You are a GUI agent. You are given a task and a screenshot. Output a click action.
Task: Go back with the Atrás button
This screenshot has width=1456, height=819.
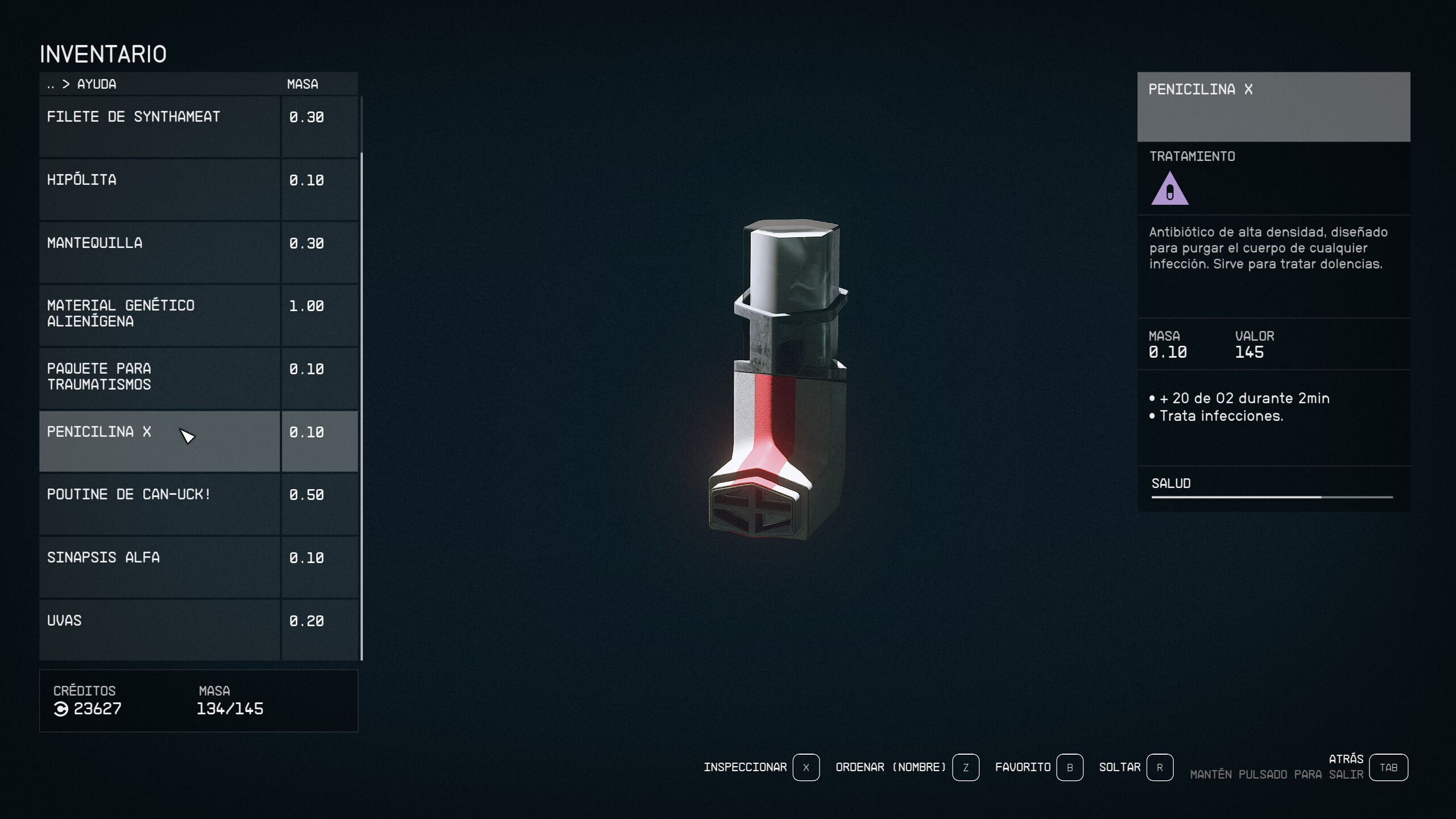(1388, 767)
